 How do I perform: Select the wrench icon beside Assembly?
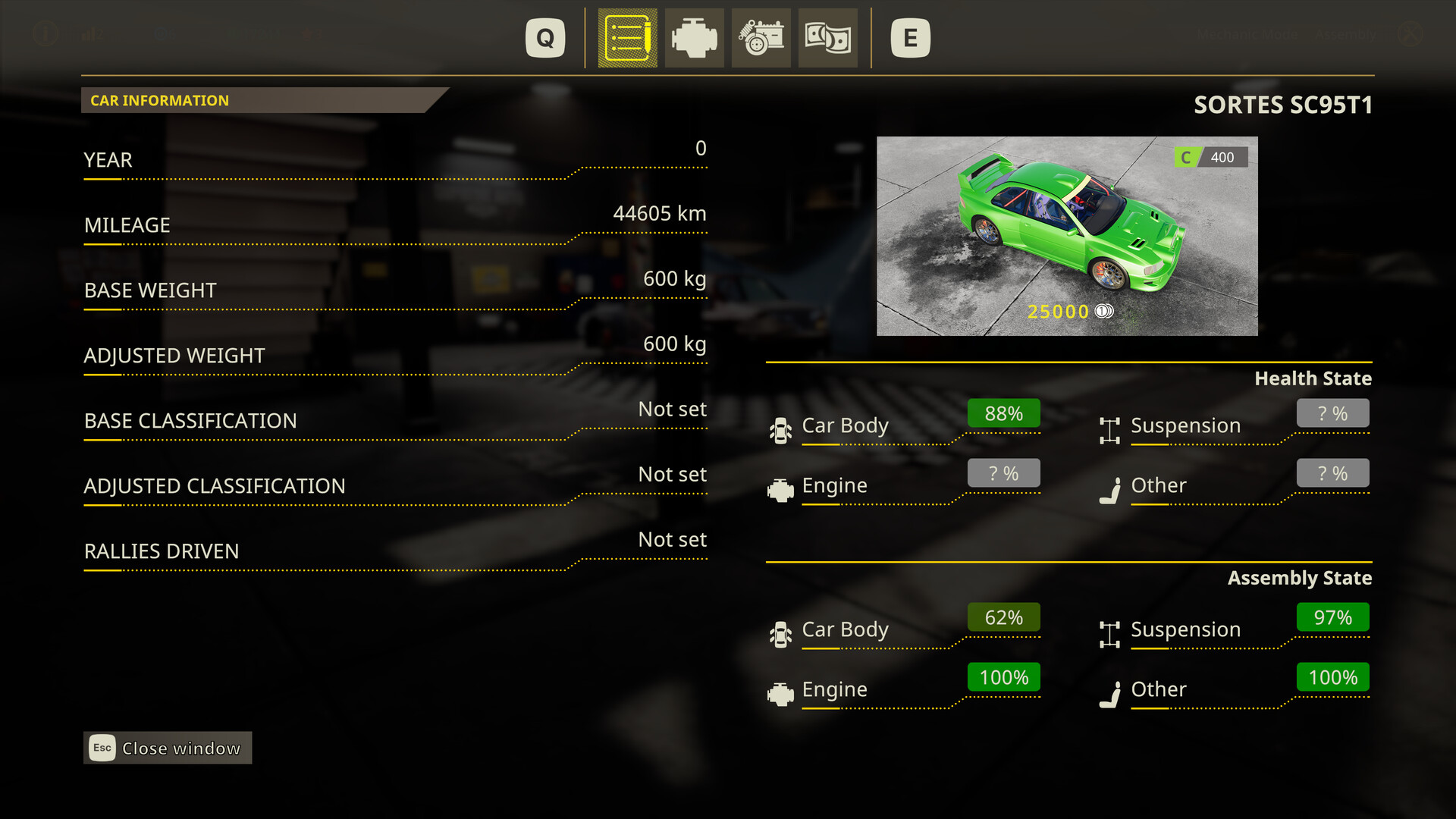coord(1410,33)
